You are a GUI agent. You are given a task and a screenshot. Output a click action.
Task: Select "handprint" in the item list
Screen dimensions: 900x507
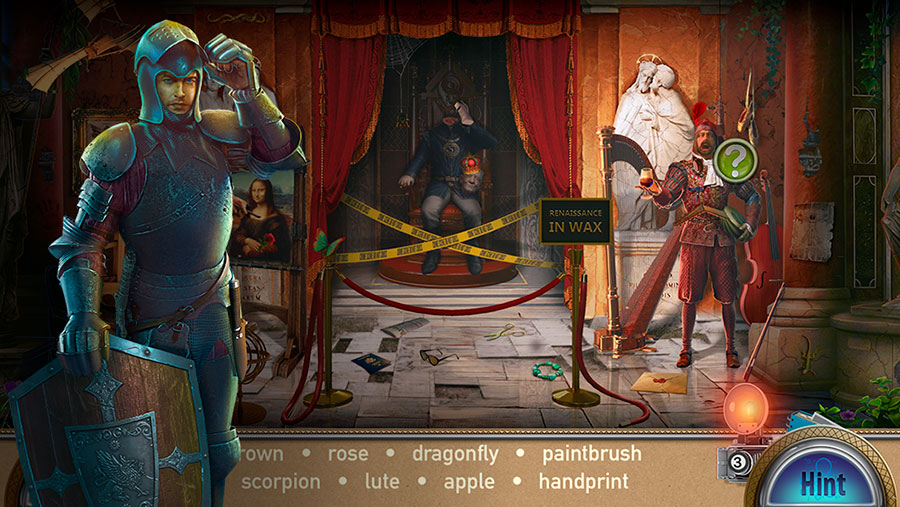pos(583,481)
